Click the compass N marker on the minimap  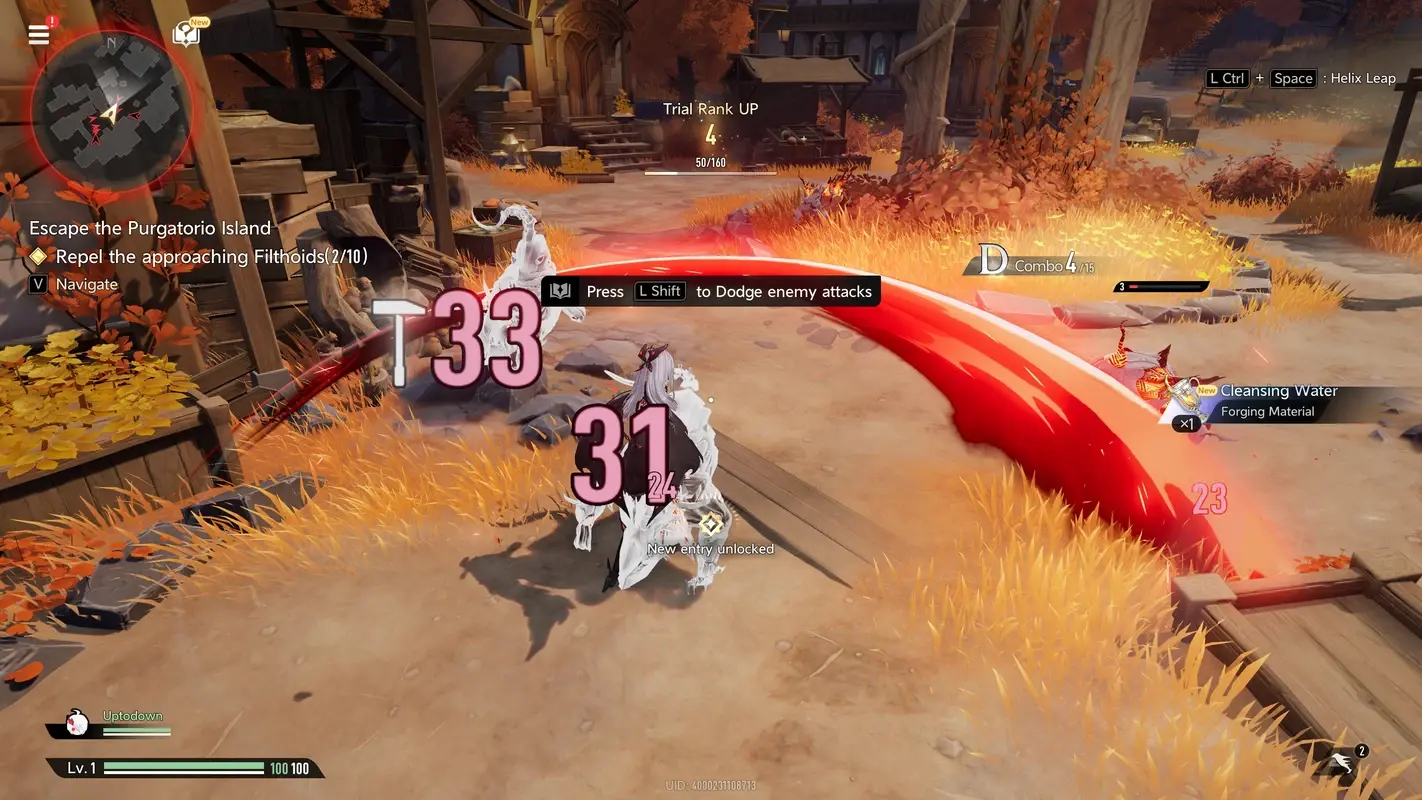(110, 42)
